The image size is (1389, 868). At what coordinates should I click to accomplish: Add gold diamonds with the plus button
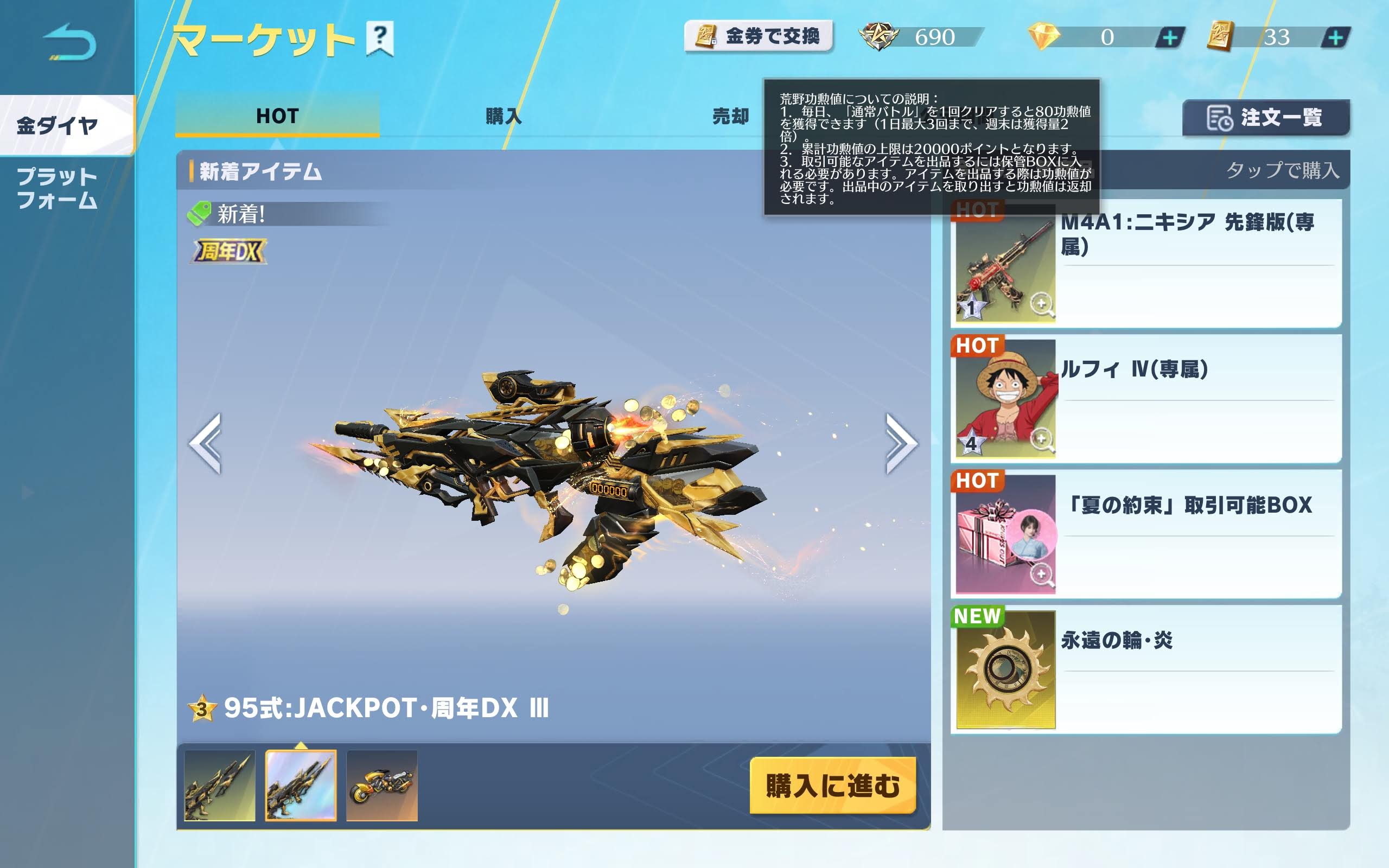click(x=1169, y=38)
